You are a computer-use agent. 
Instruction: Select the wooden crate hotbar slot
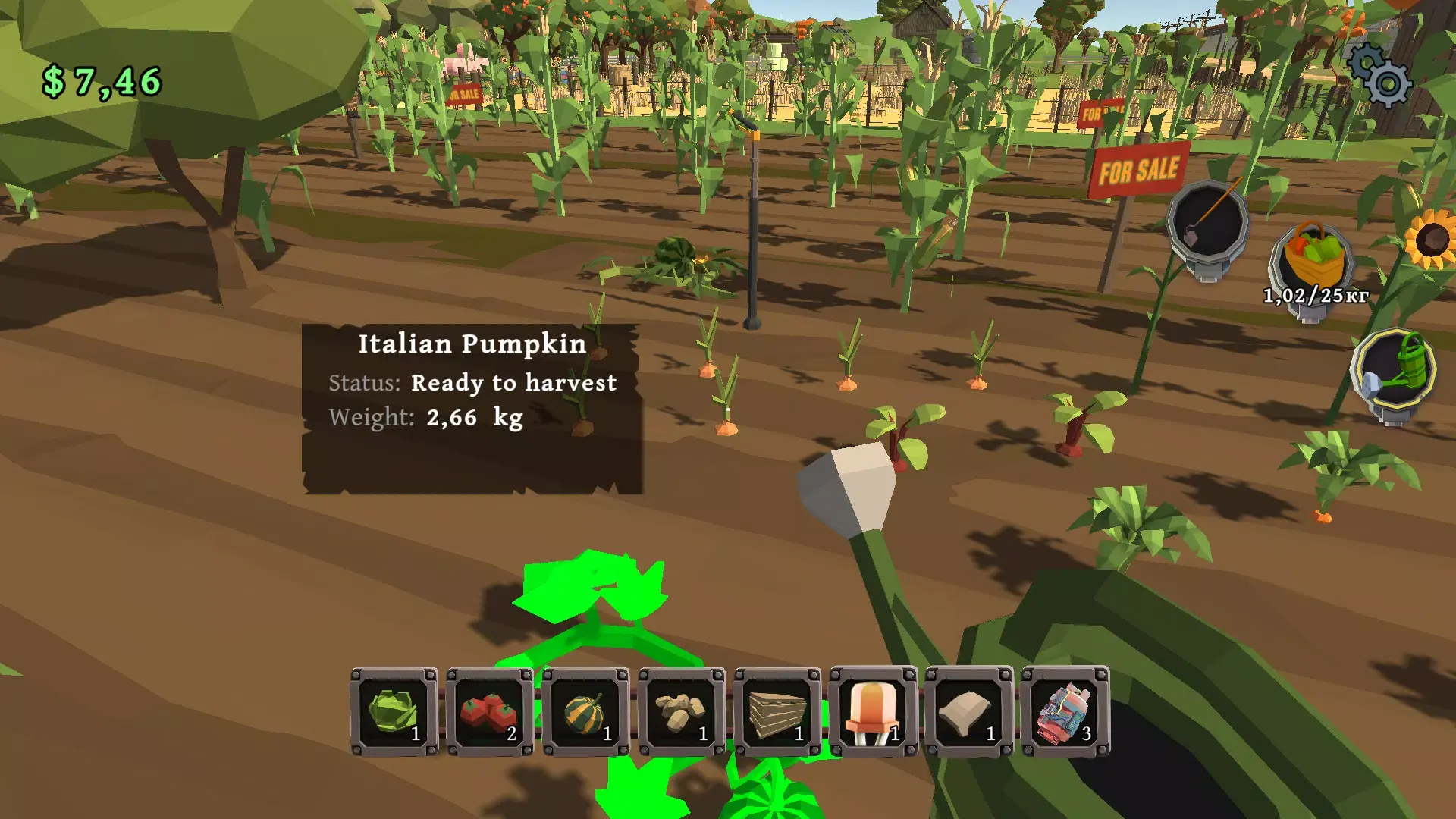[777, 713]
